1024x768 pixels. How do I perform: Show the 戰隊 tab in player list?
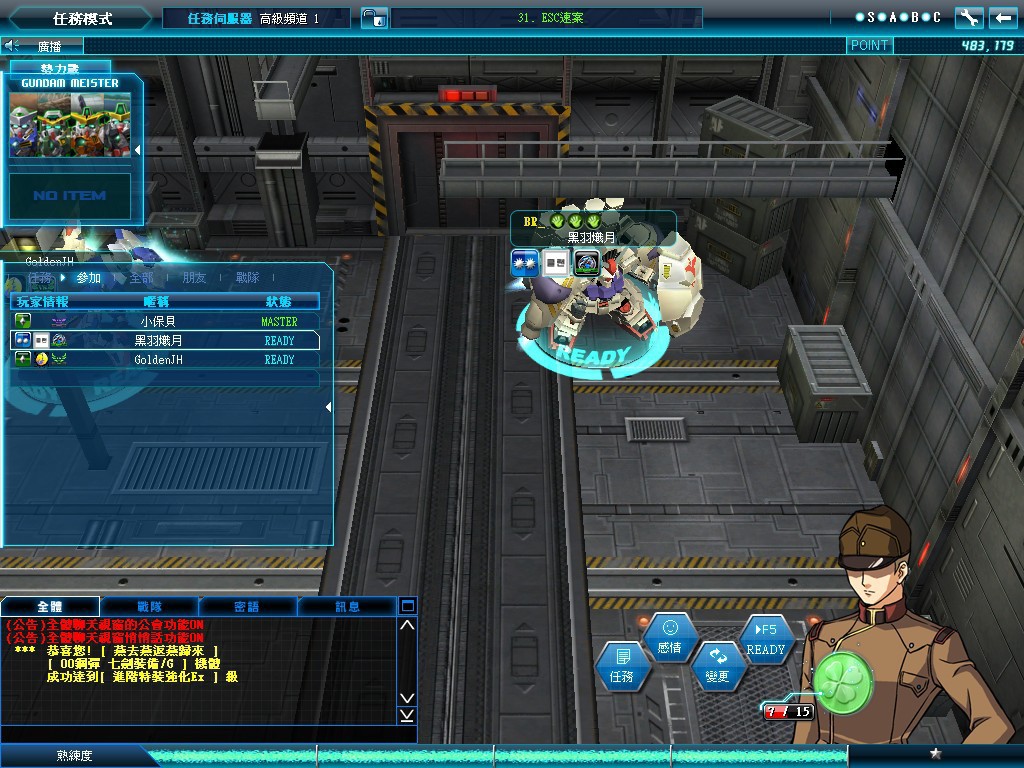[248, 278]
